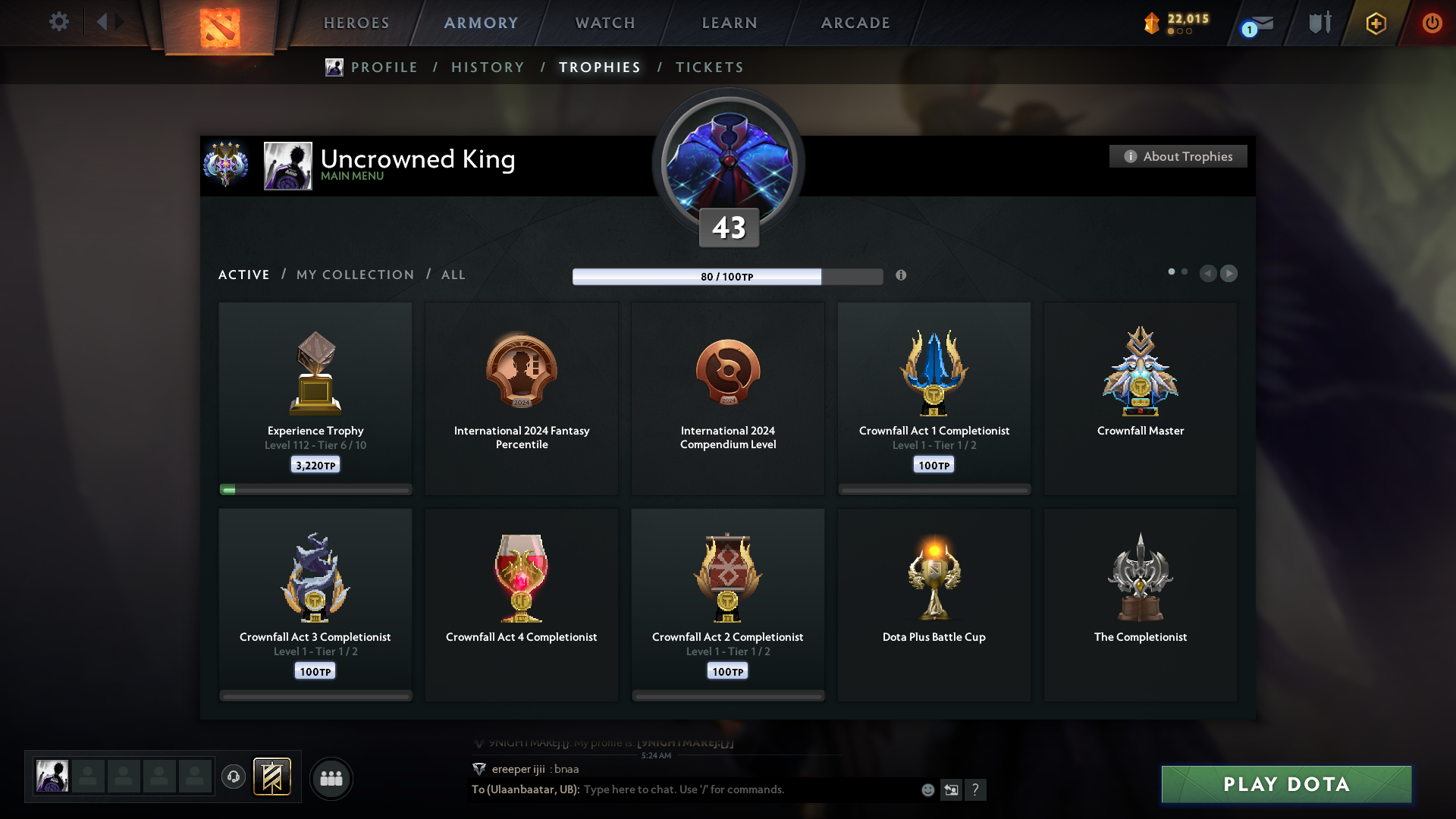Viewport: 1456px width, 819px height.
Task: Open the WATCH menu item
Action: click(x=604, y=23)
